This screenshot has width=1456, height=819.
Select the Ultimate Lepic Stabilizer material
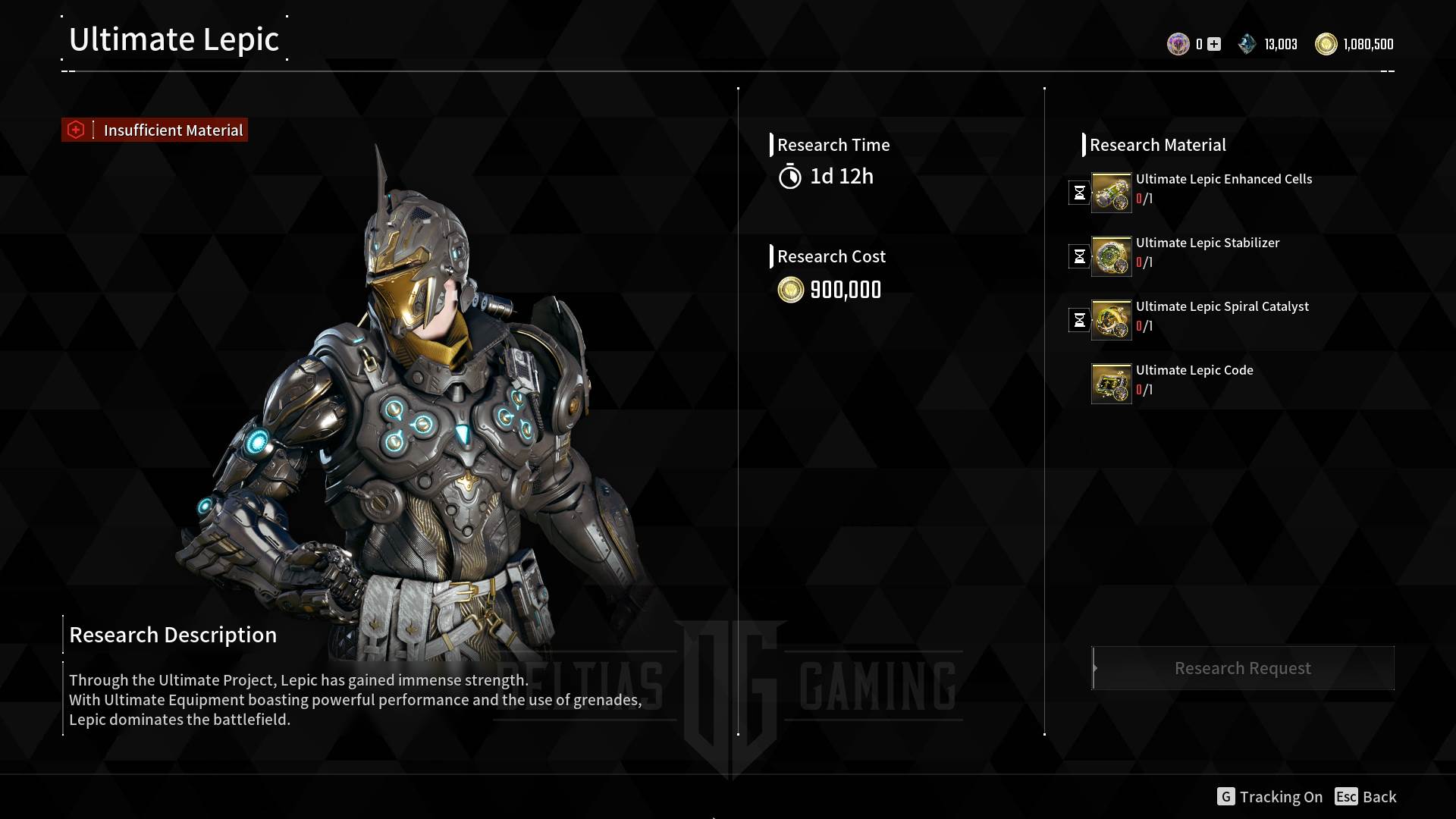click(x=1111, y=256)
